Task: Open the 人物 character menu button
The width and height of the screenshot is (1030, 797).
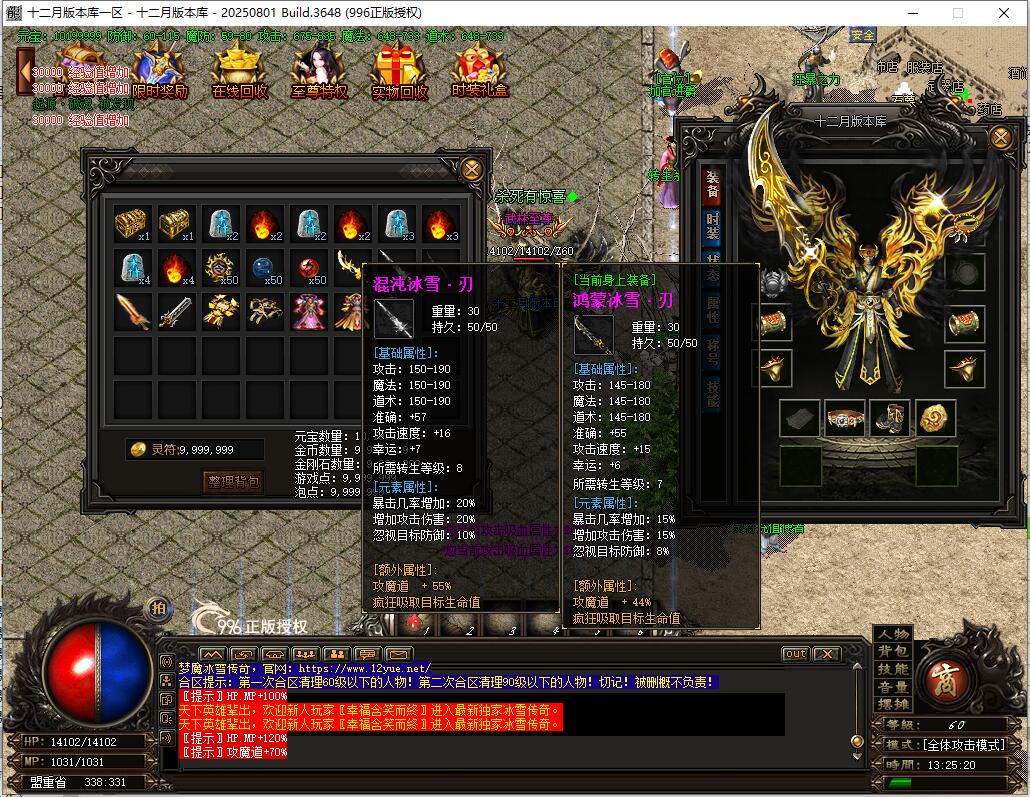Action: [893, 634]
